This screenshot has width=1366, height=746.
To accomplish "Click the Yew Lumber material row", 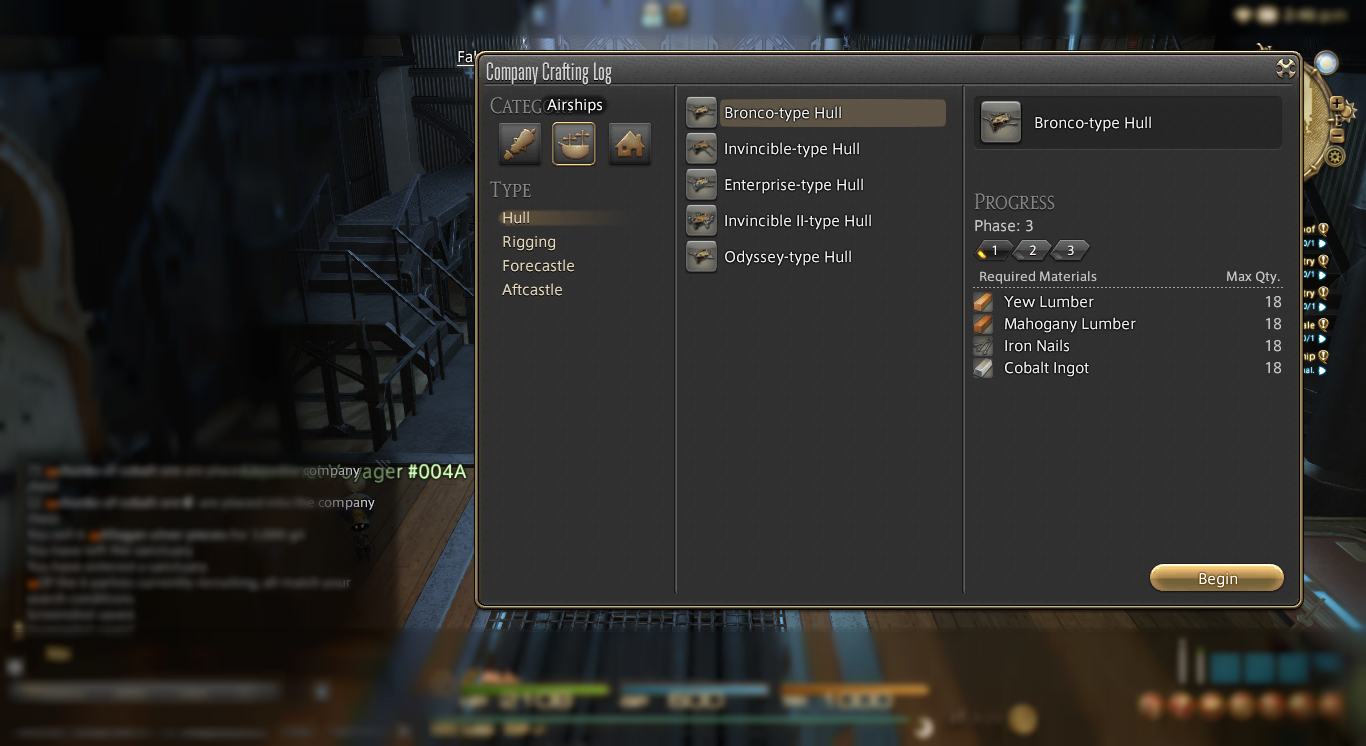I will (x=1048, y=302).
